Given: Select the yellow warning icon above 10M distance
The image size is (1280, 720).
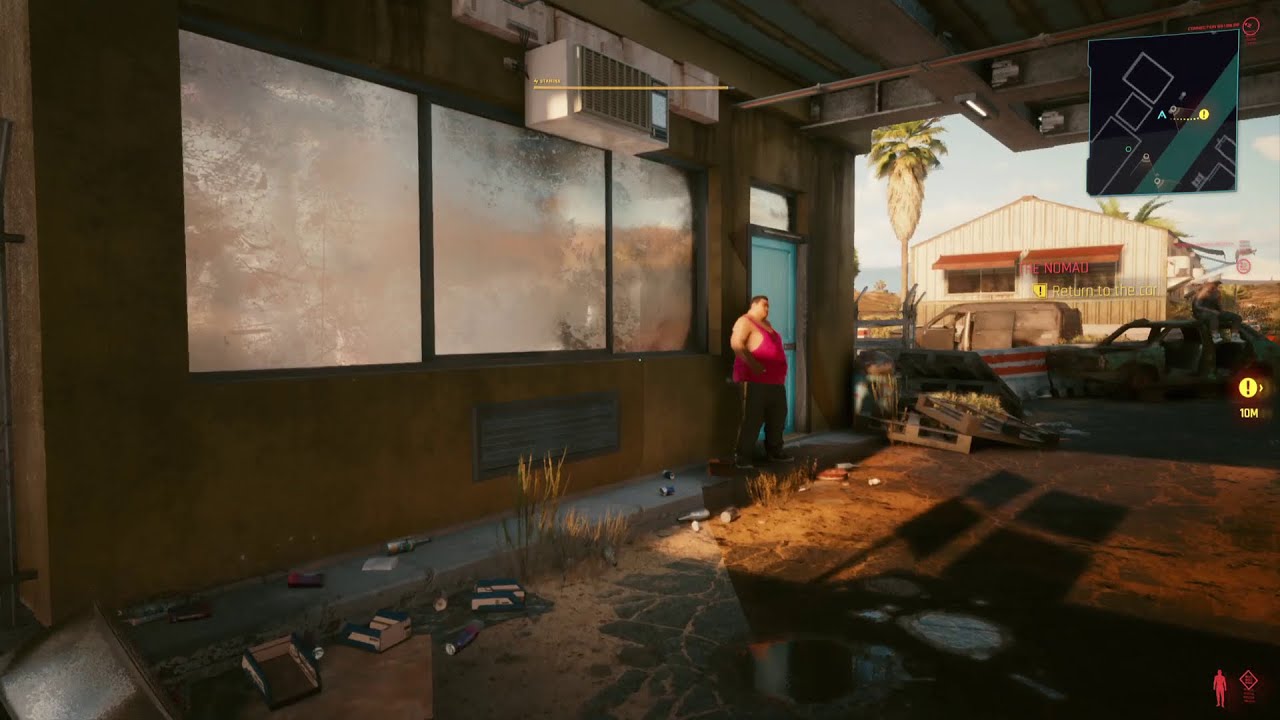Looking at the screenshot, I should 1248,387.
